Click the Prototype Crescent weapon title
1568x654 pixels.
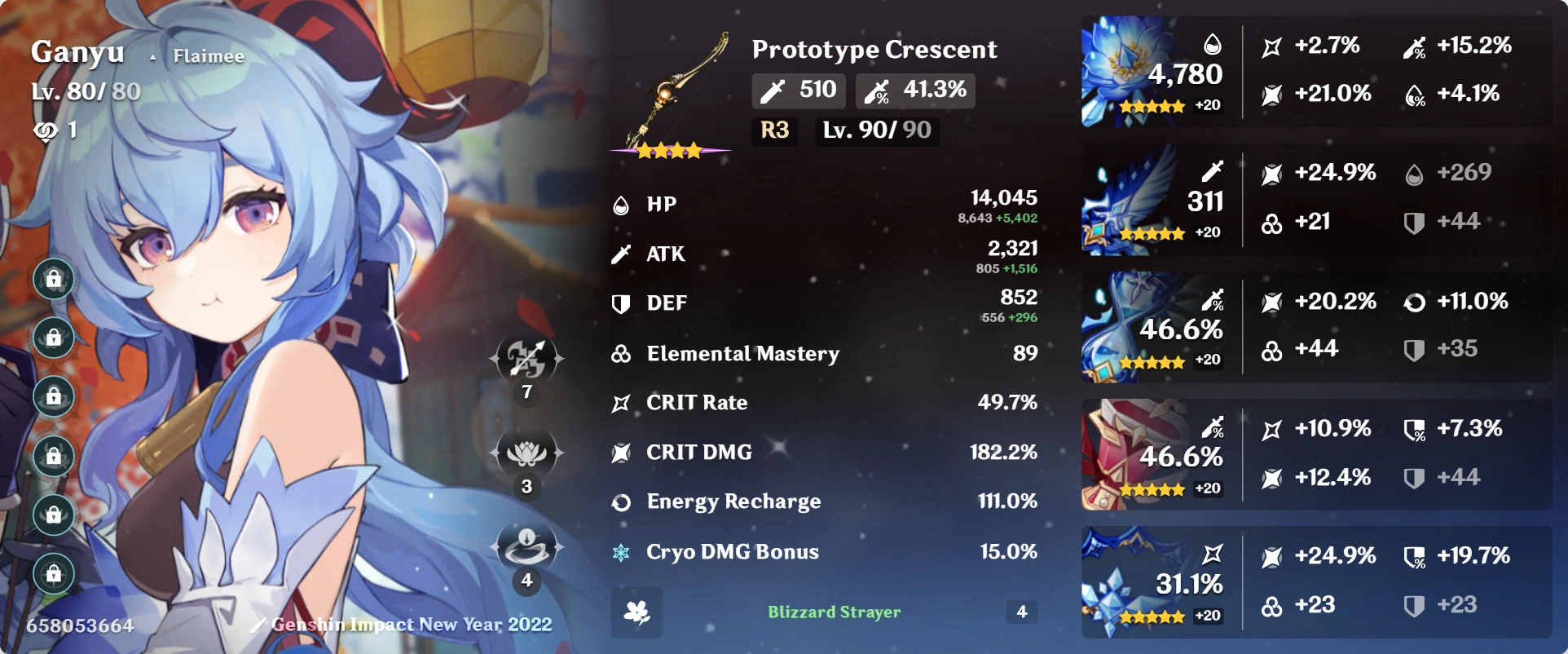[x=874, y=49]
